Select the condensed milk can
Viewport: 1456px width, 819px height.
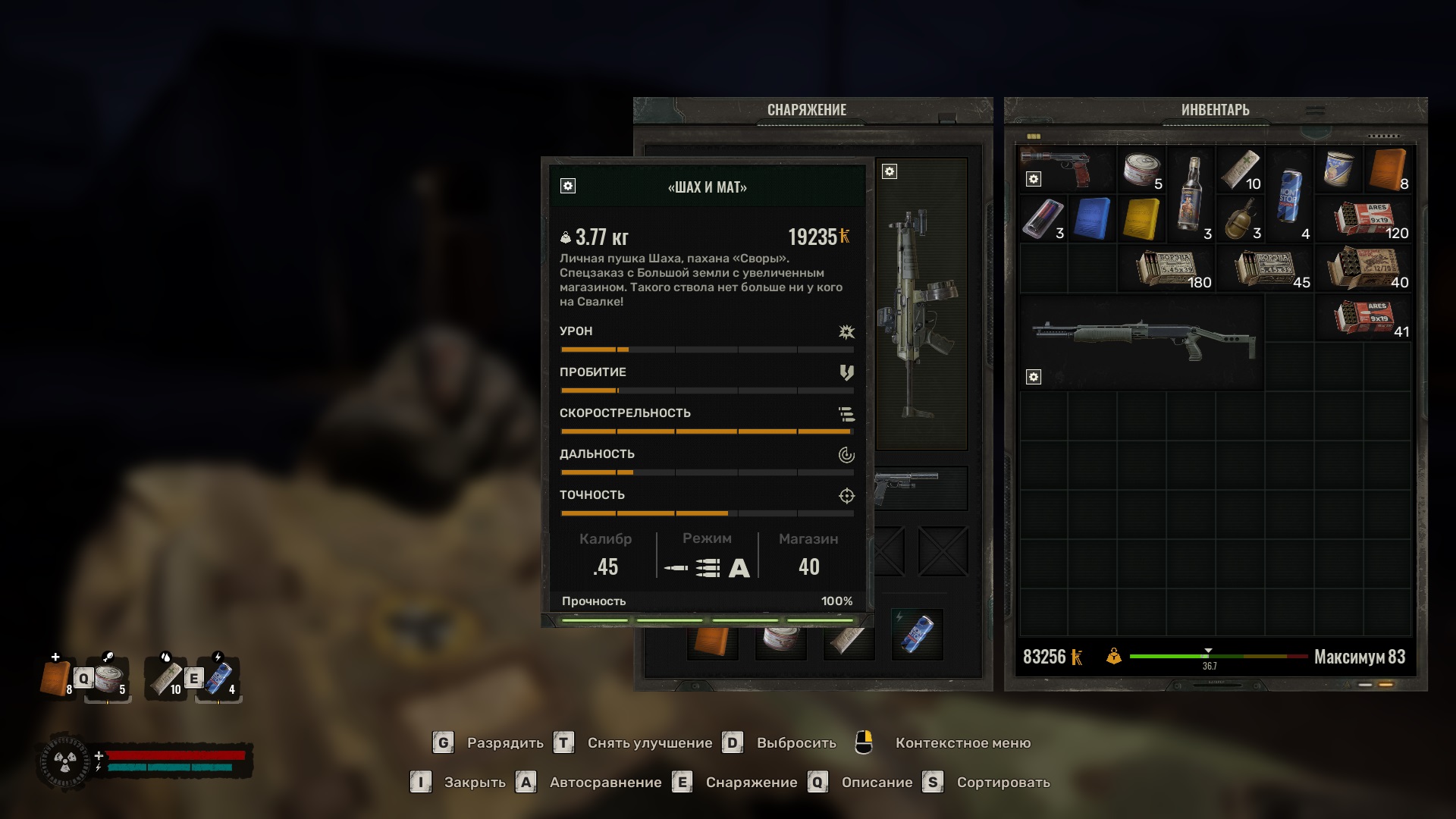point(1338,168)
